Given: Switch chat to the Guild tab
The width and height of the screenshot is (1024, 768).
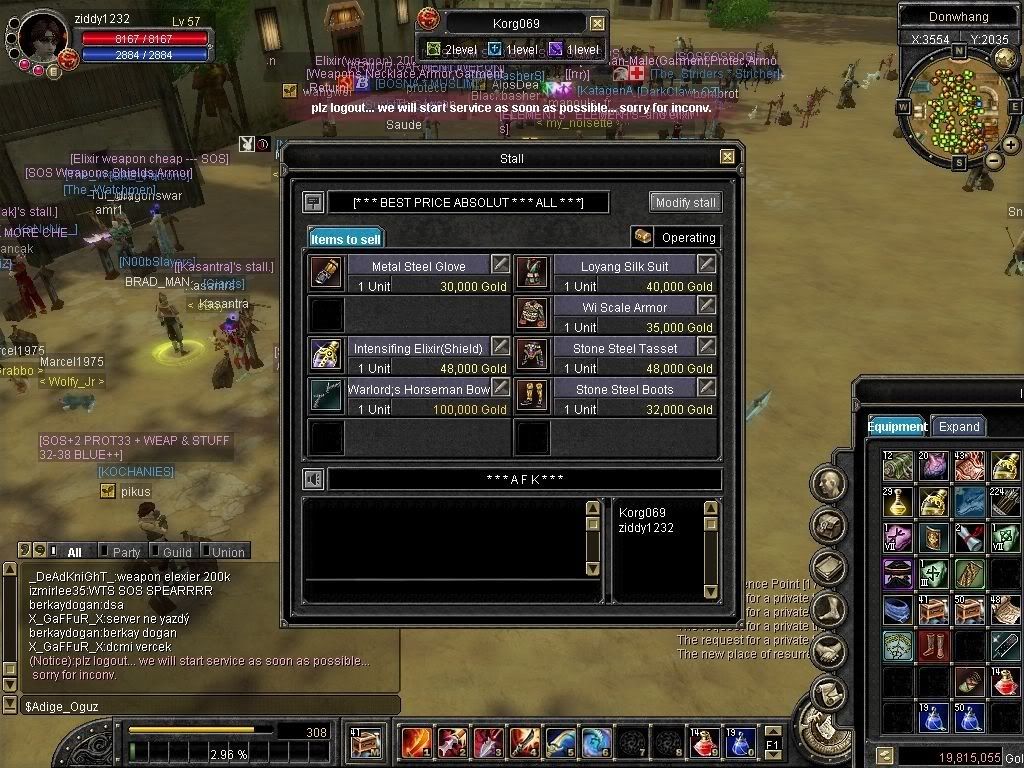Looking at the screenshot, I should 177,552.
